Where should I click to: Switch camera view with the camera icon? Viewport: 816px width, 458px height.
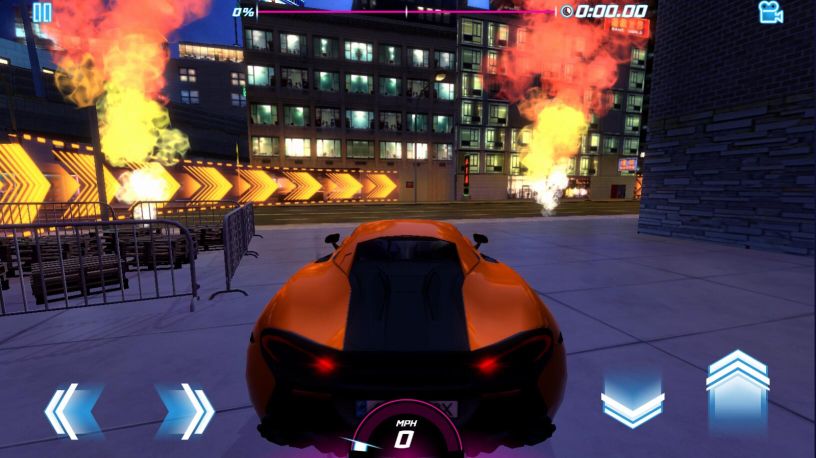click(770, 12)
